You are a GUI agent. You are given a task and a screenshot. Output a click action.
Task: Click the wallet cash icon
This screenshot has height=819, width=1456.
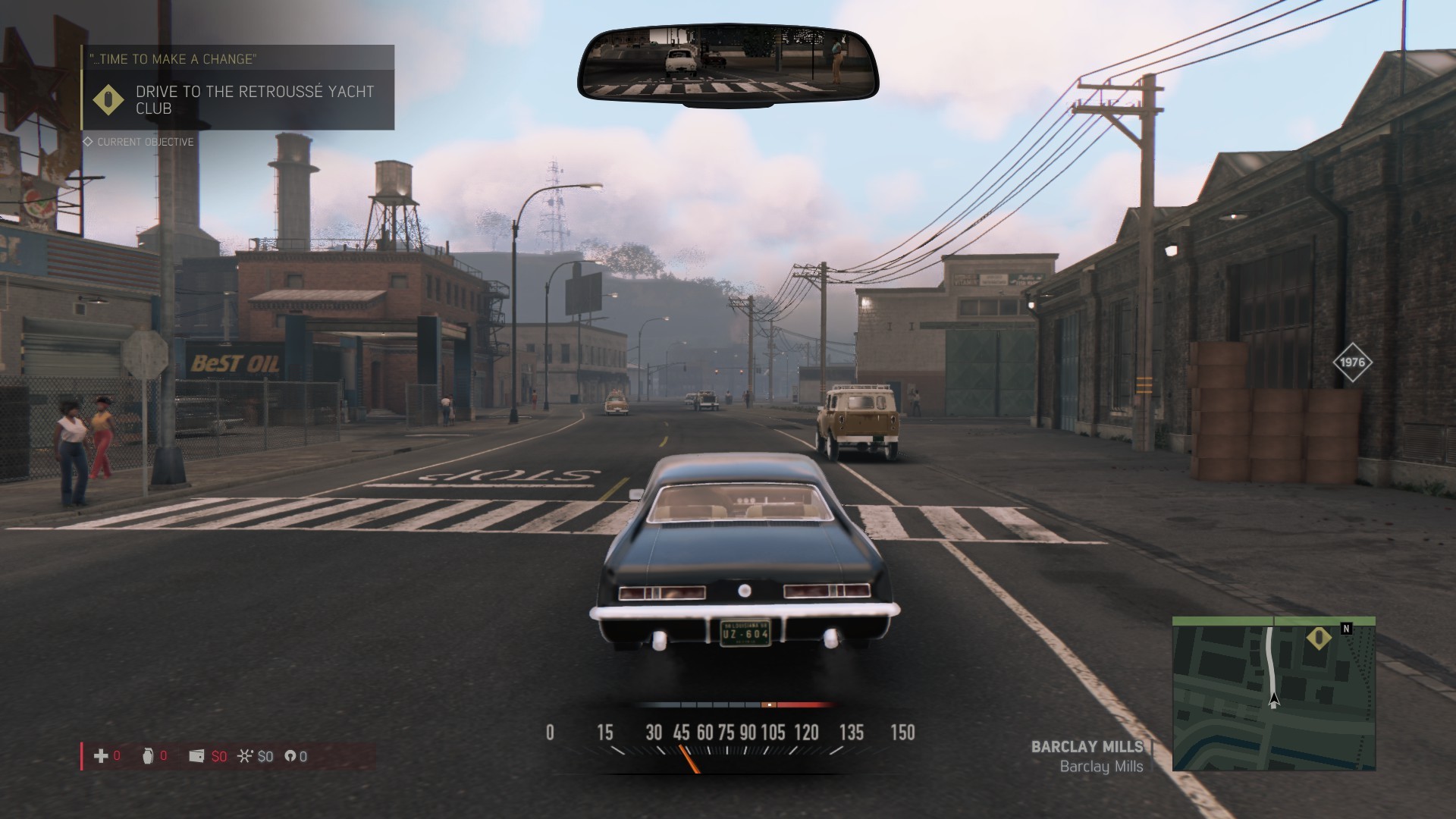point(196,755)
